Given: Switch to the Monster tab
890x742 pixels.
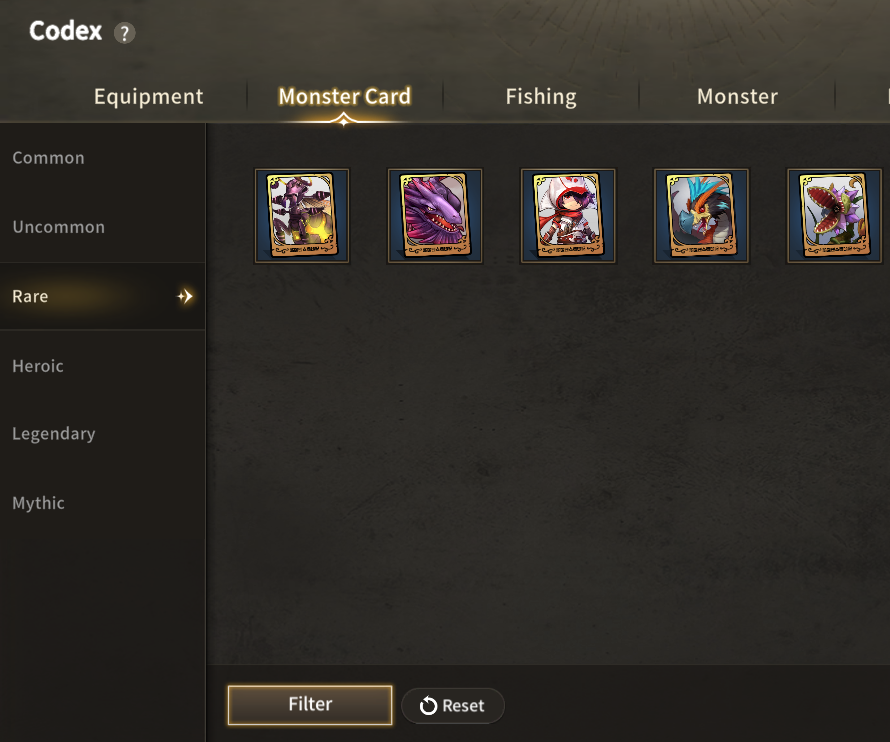Looking at the screenshot, I should 737,96.
